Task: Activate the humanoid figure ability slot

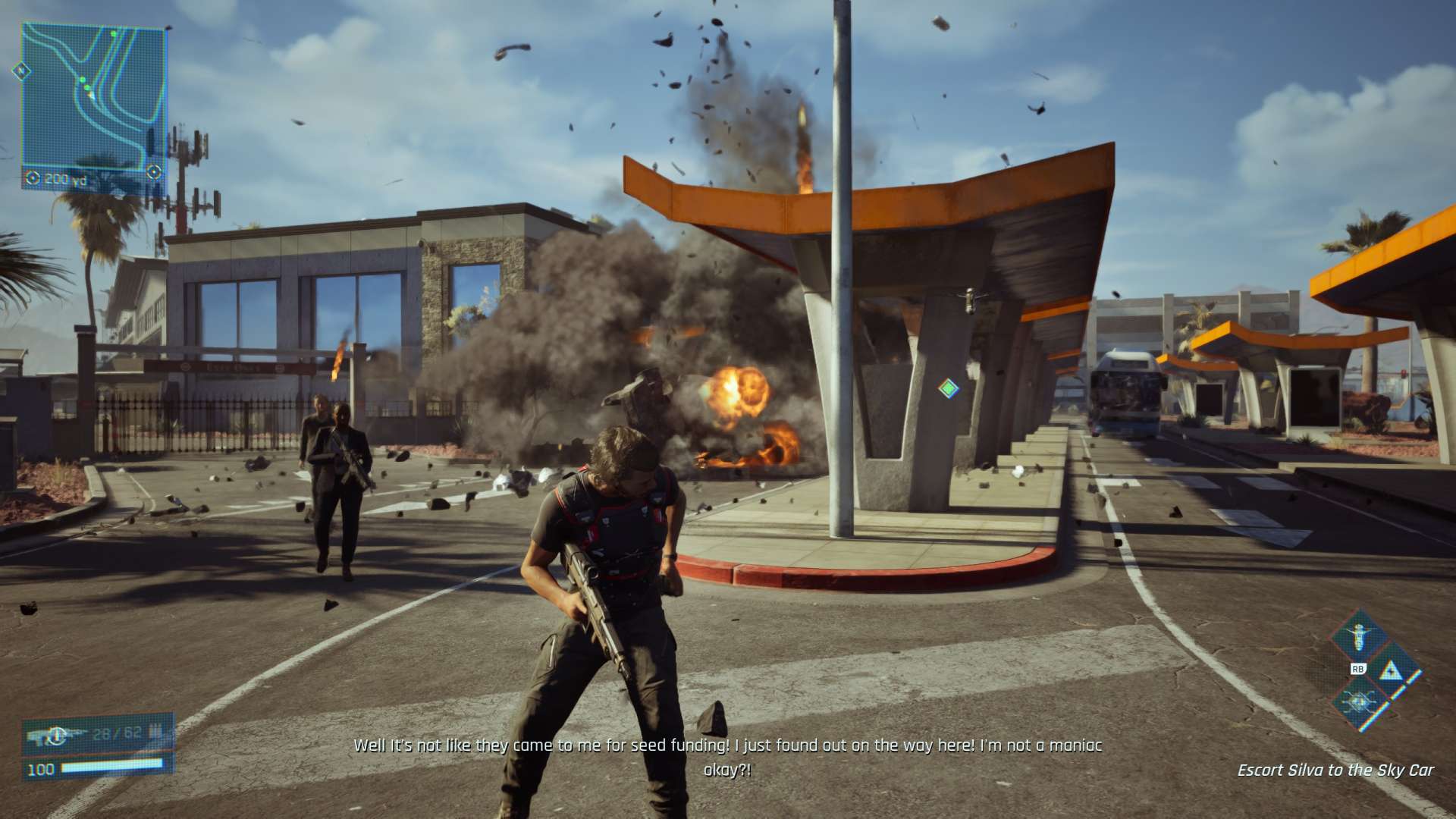Action: pos(1361,637)
